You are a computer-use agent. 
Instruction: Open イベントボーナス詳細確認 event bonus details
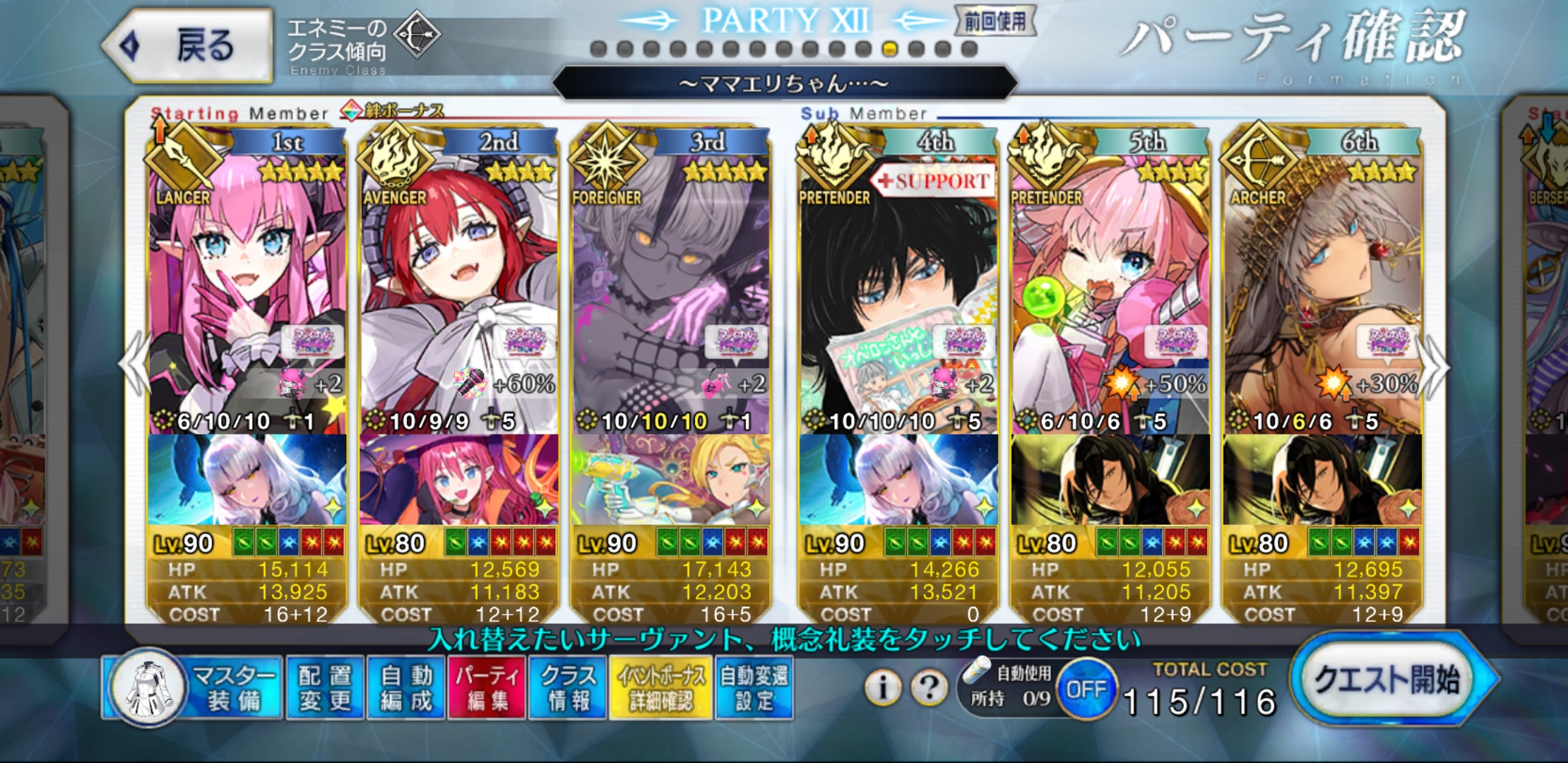(x=661, y=687)
